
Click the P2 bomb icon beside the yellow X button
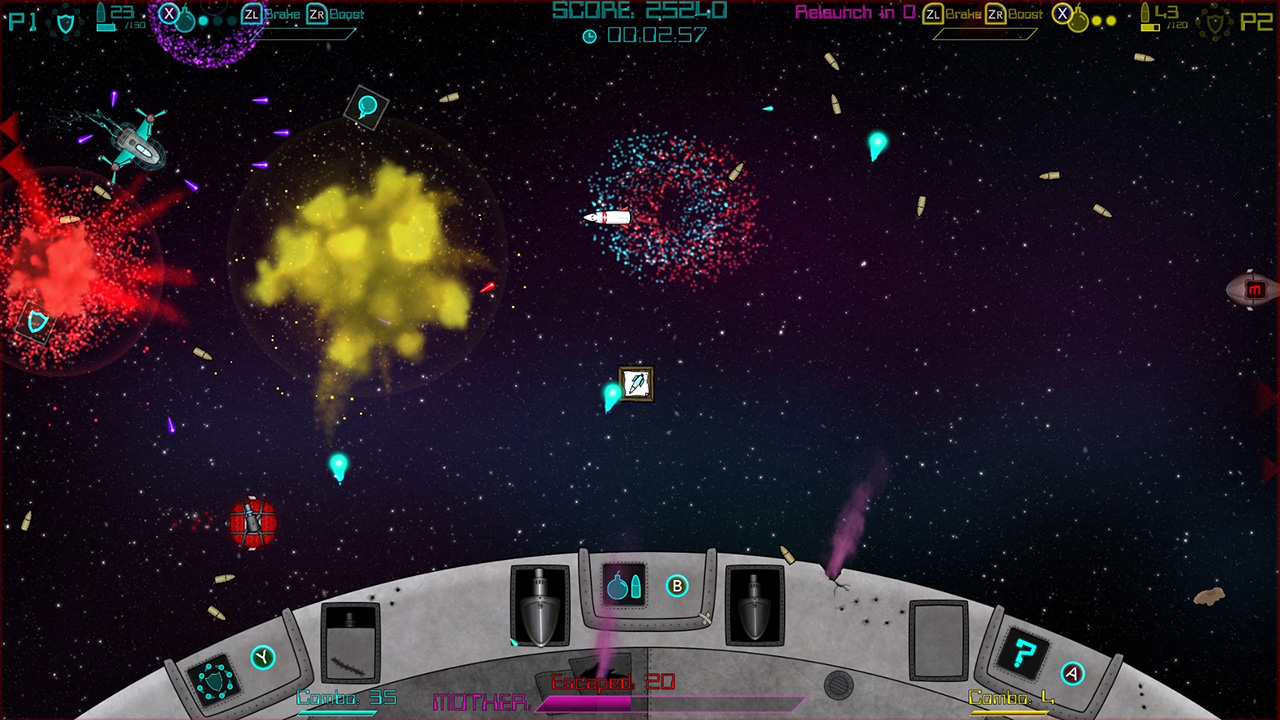(x=1078, y=19)
